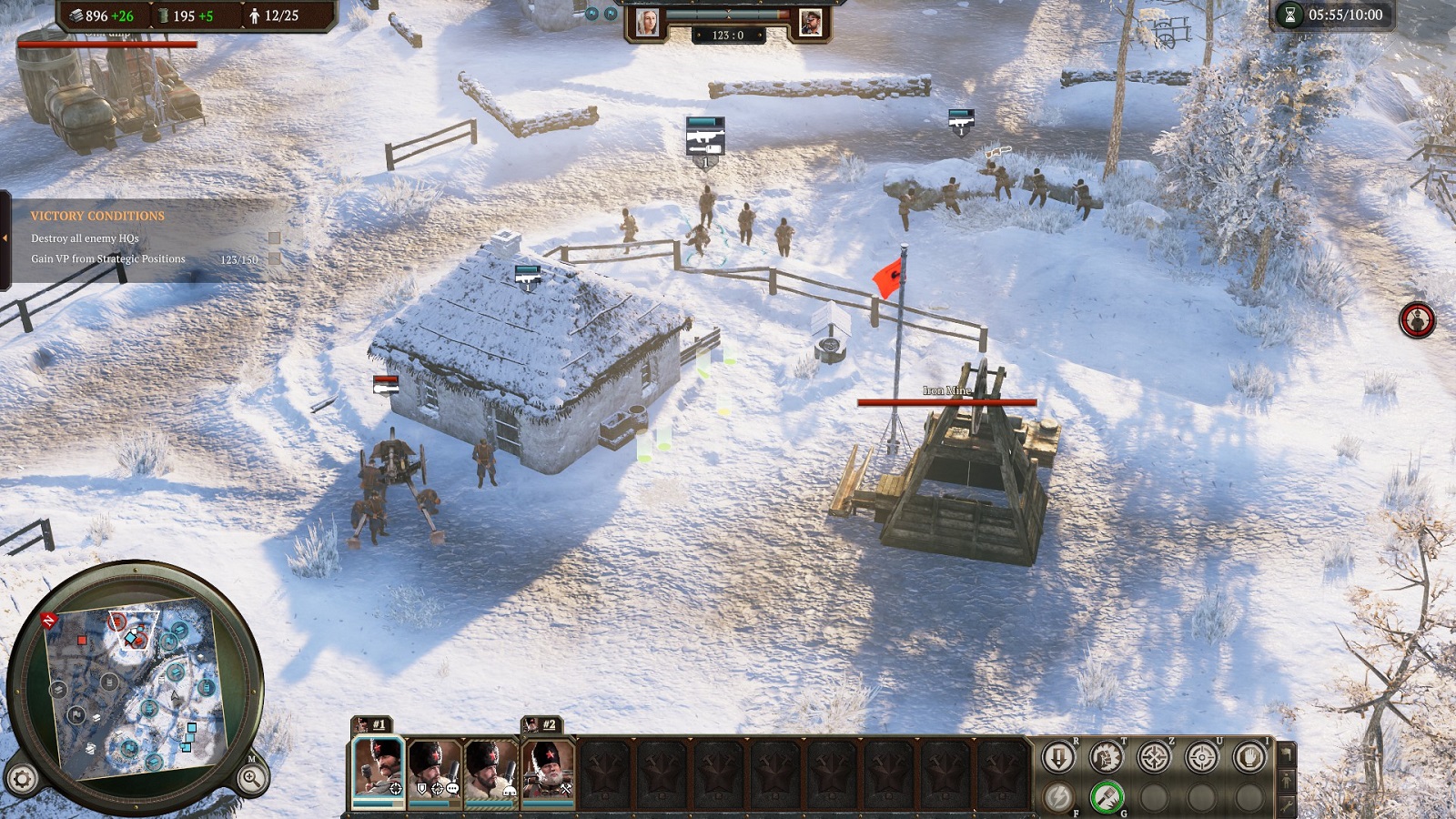Screen dimensions: 1456x819
Task: Select the bearded opponent commander portrait
Action: coord(810,23)
